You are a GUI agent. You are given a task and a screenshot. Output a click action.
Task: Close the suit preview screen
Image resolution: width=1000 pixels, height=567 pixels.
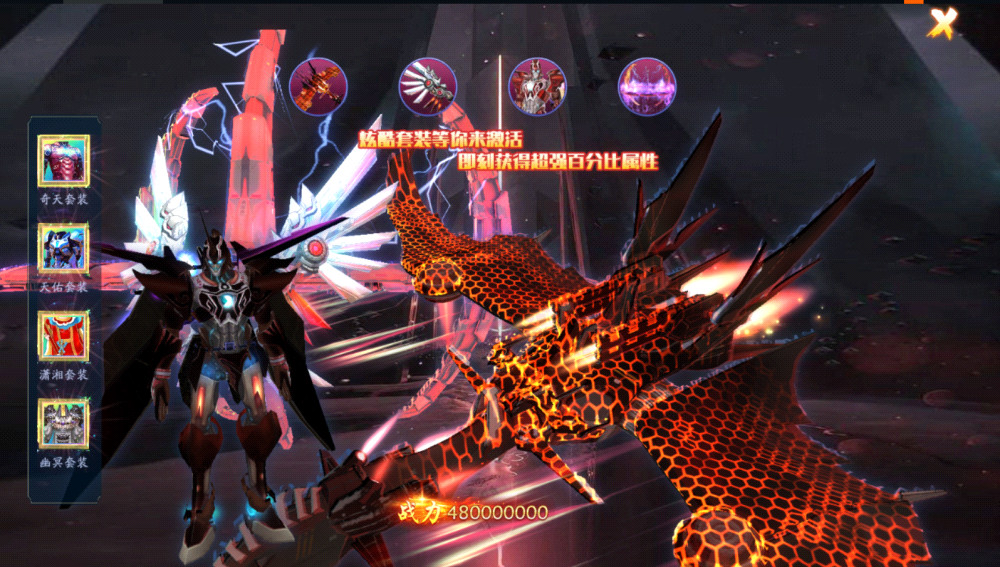coord(942,22)
